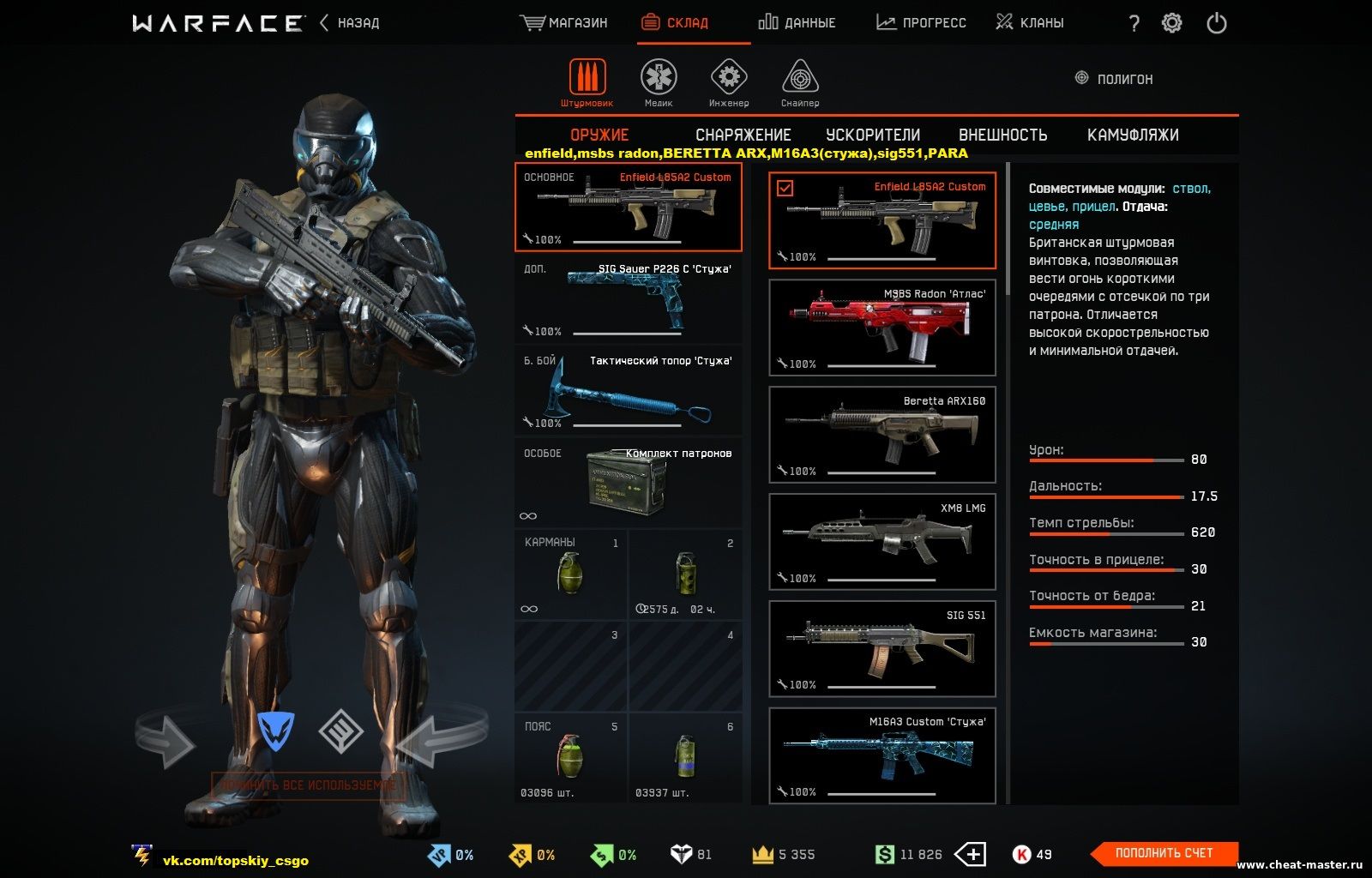1372x878 pixels.
Task: Click ПОПОЛНИТЬ СЧЕТ to top up
Action: (1164, 853)
